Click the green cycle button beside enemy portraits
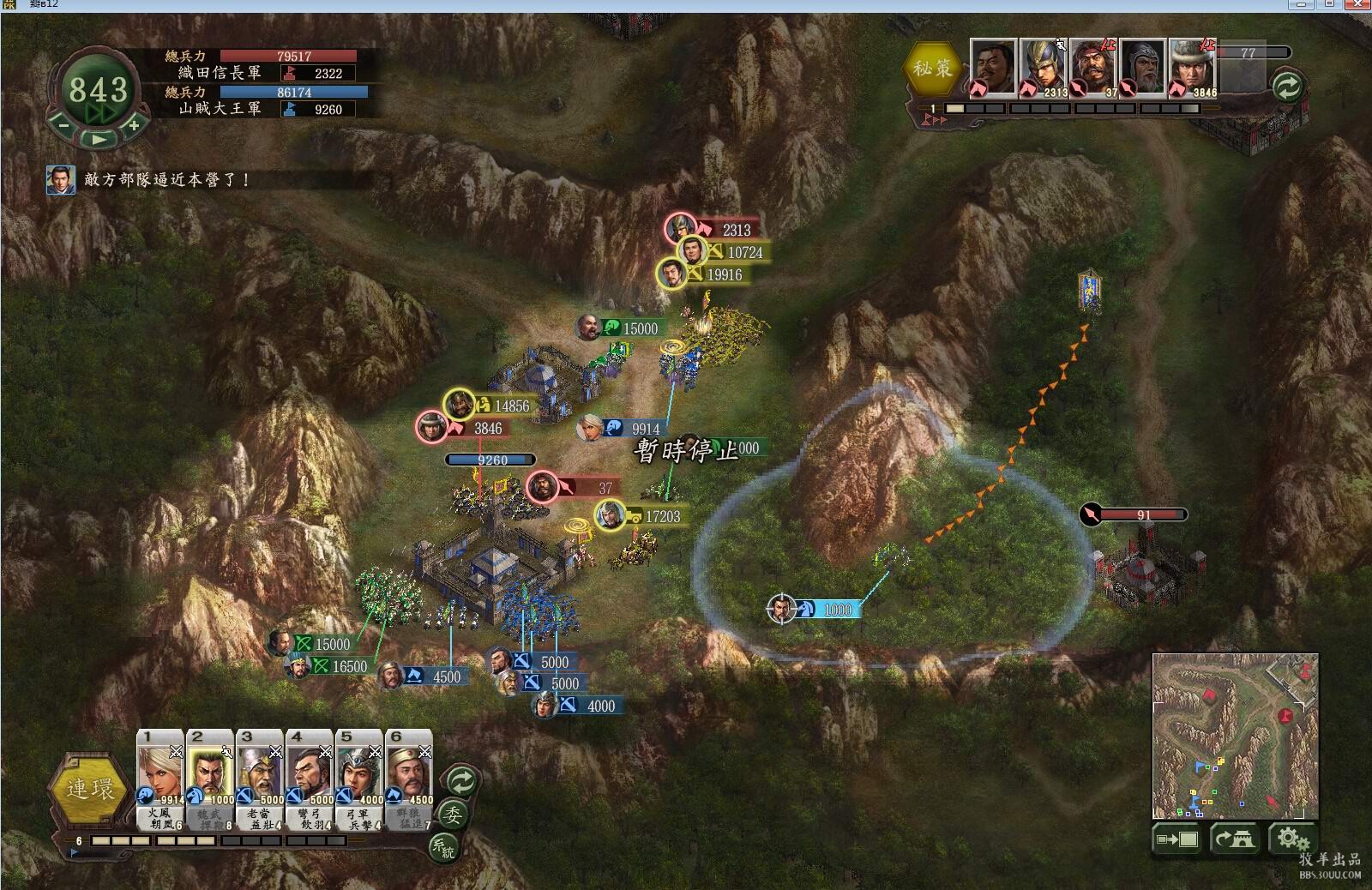1372x890 pixels. [x=1286, y=86]
